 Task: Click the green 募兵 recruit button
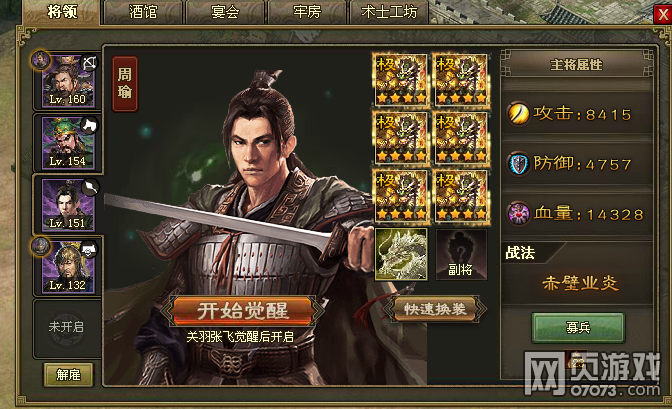(x=579, y=326)
